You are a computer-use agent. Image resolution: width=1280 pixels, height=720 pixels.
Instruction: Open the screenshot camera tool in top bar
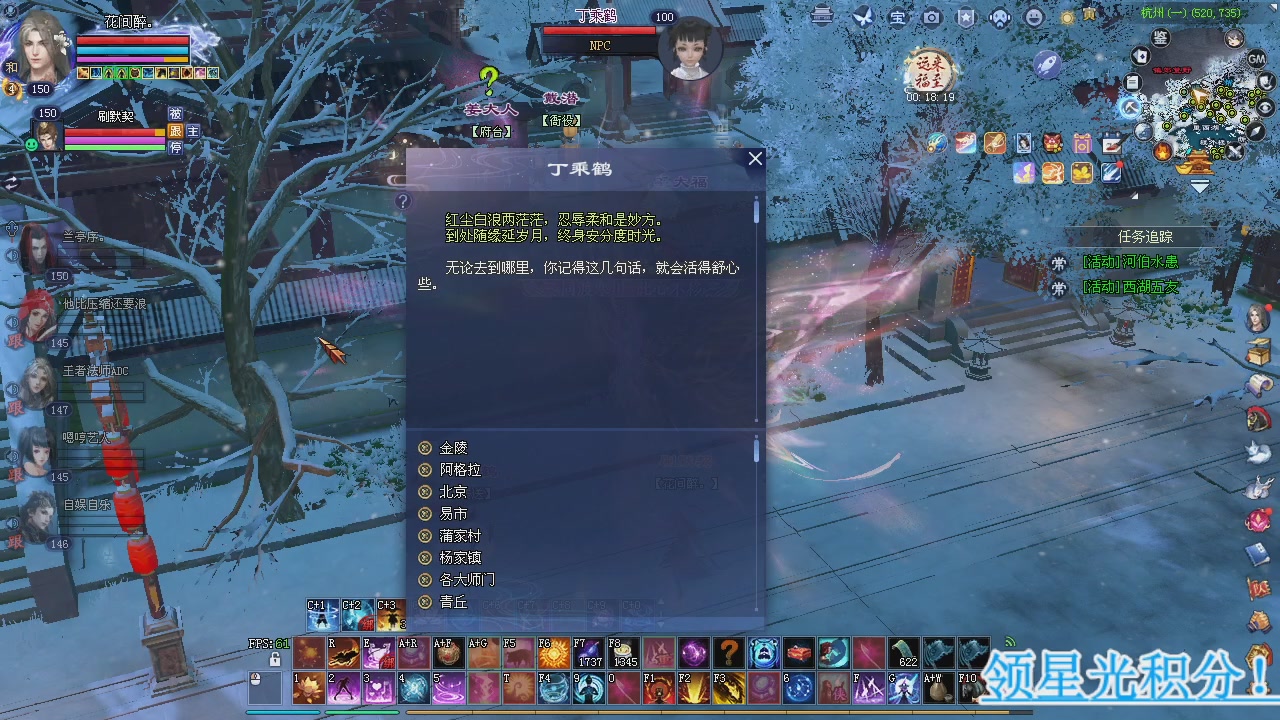coord(932,16)
